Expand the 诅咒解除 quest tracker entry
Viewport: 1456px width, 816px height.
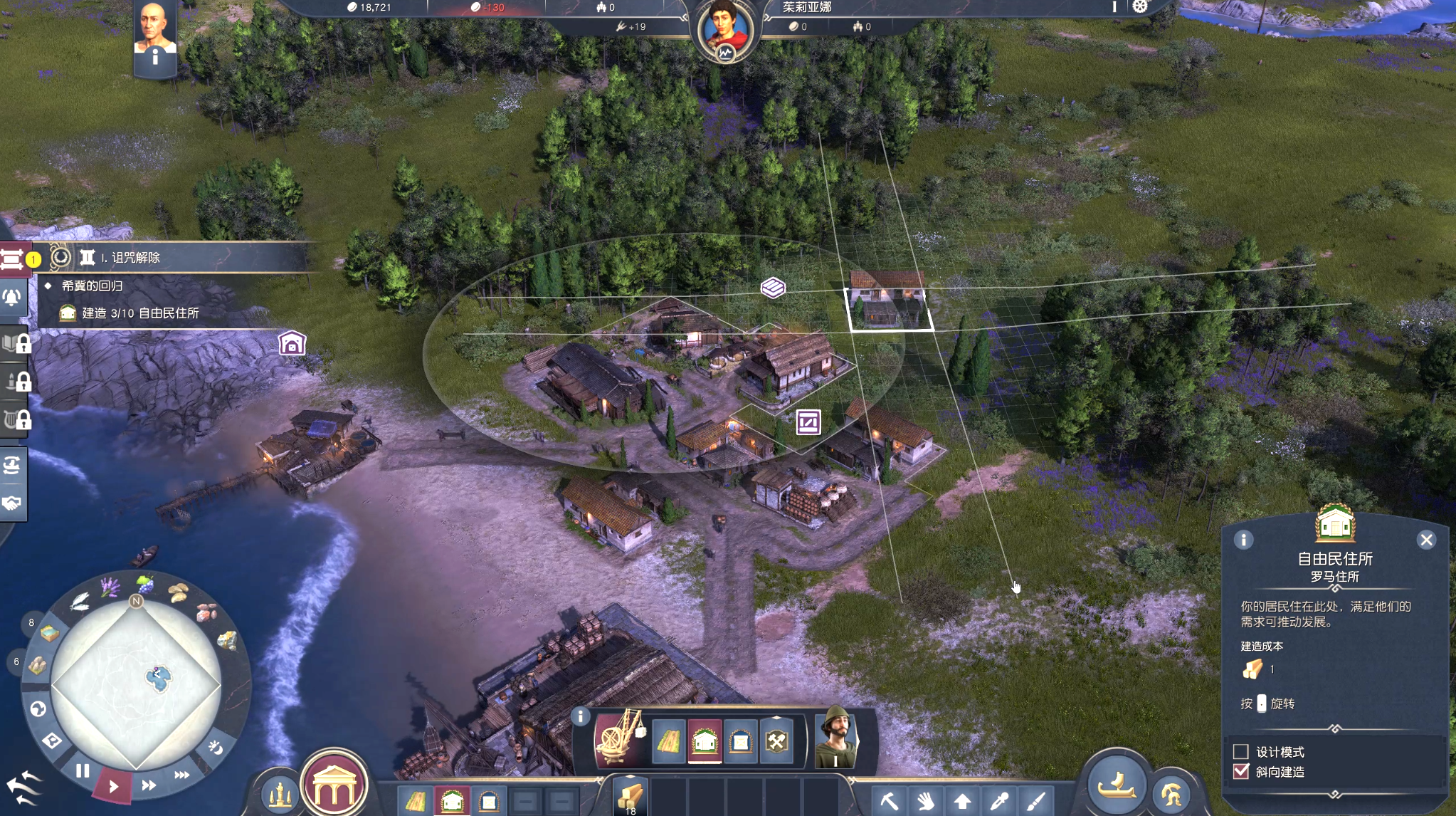click(135, 257)
